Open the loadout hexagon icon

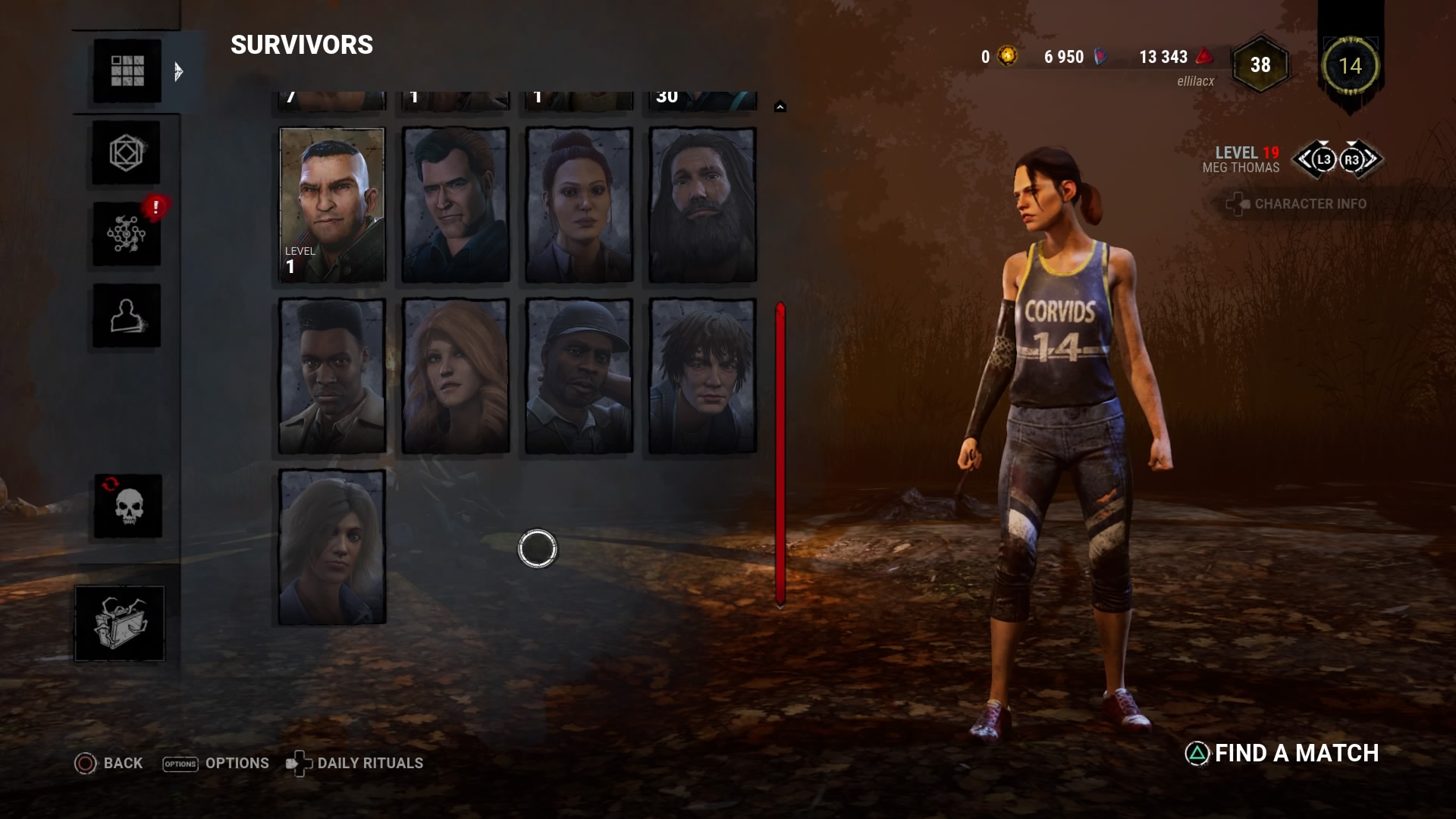126,152
